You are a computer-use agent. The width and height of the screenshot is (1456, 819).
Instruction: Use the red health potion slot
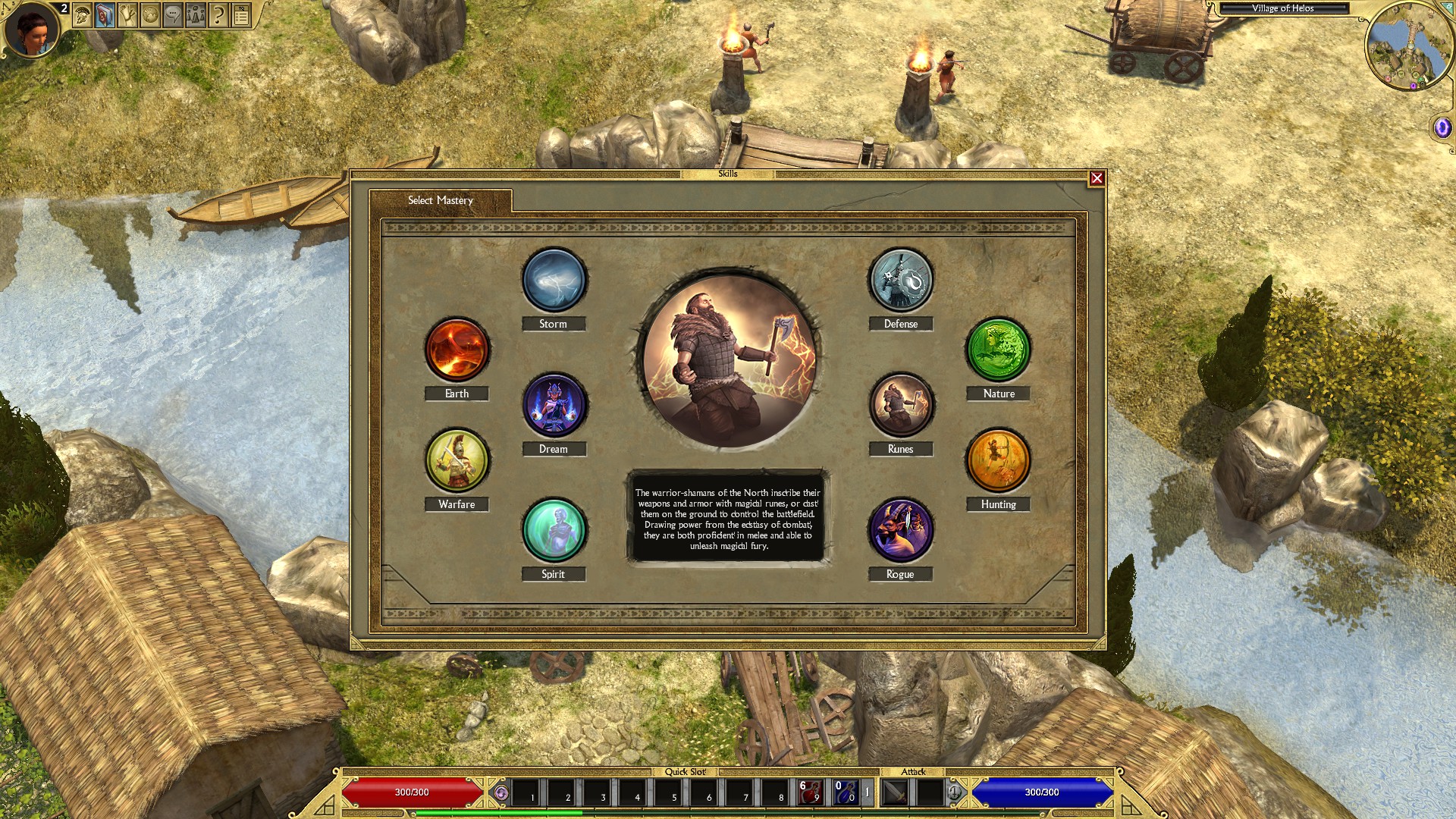tap(810, 792)
